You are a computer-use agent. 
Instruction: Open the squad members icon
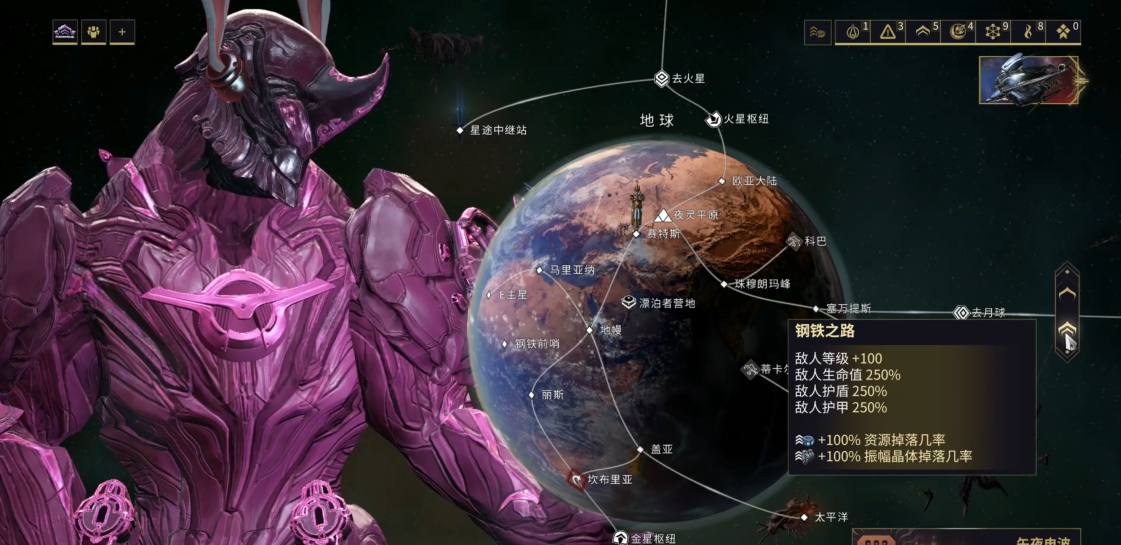(94, 32)
